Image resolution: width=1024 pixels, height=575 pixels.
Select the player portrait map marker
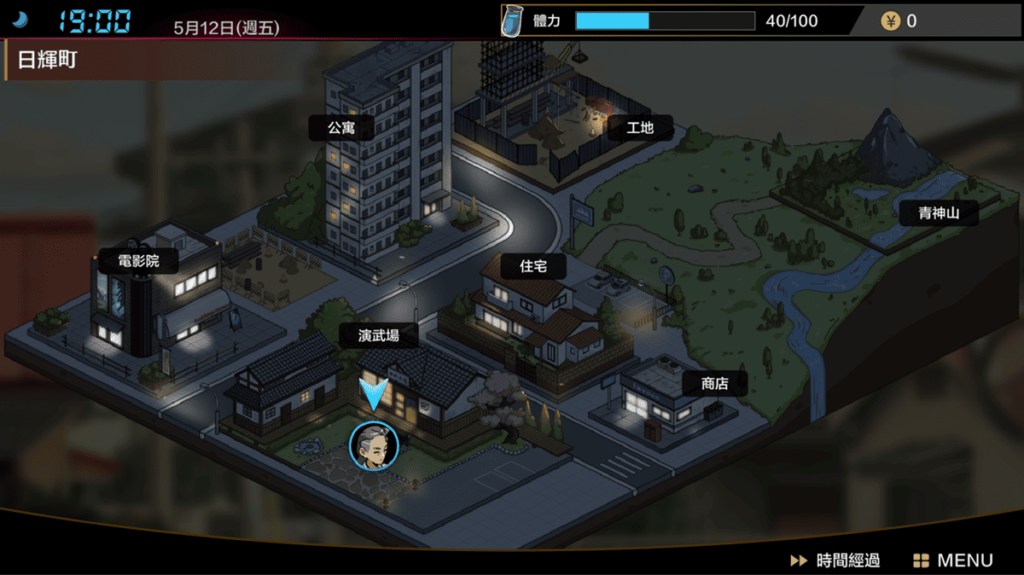373,446
